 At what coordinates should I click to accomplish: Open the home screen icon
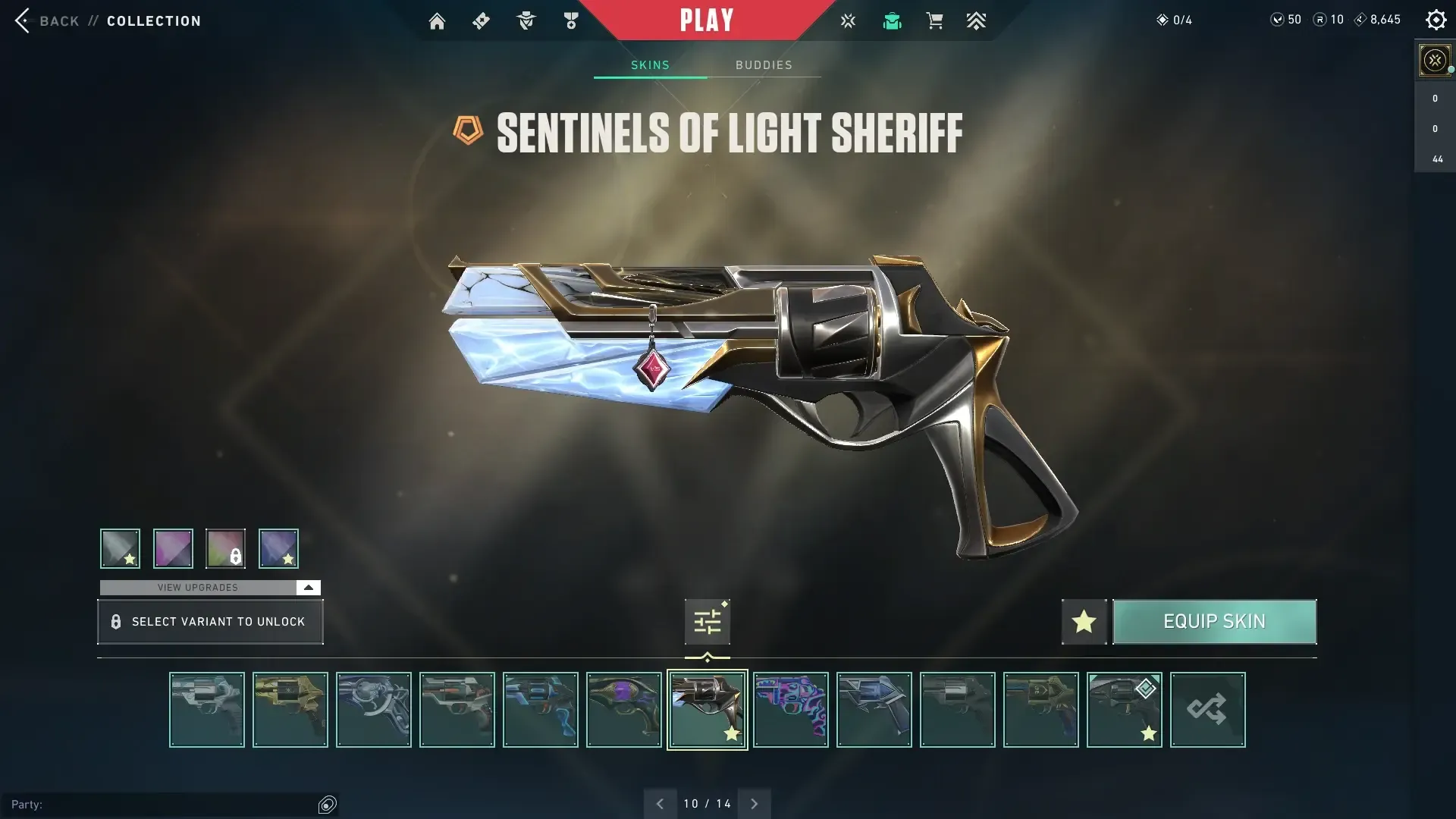tap(437, 21)
